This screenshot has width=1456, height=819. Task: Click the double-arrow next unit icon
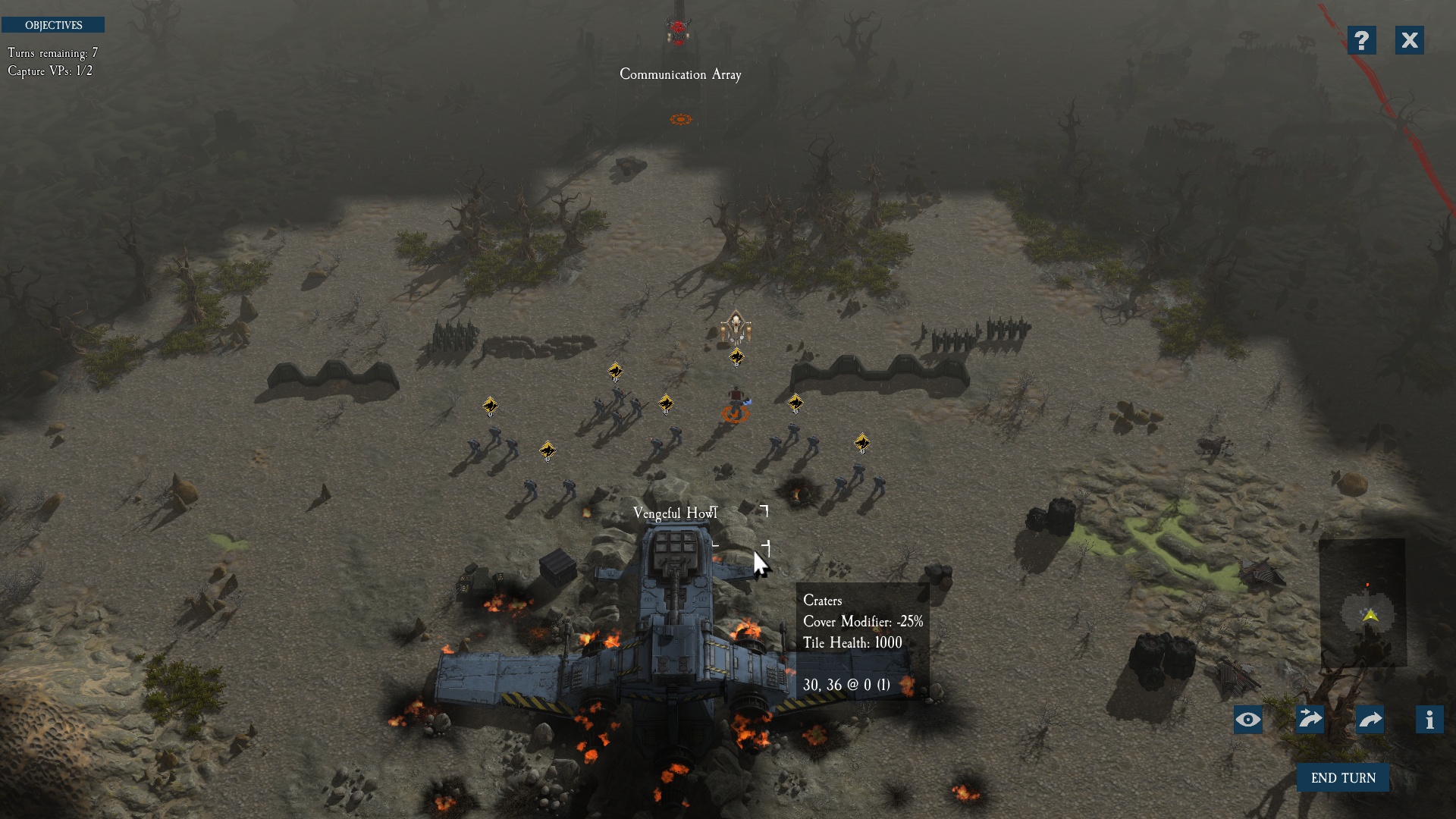1310,720
